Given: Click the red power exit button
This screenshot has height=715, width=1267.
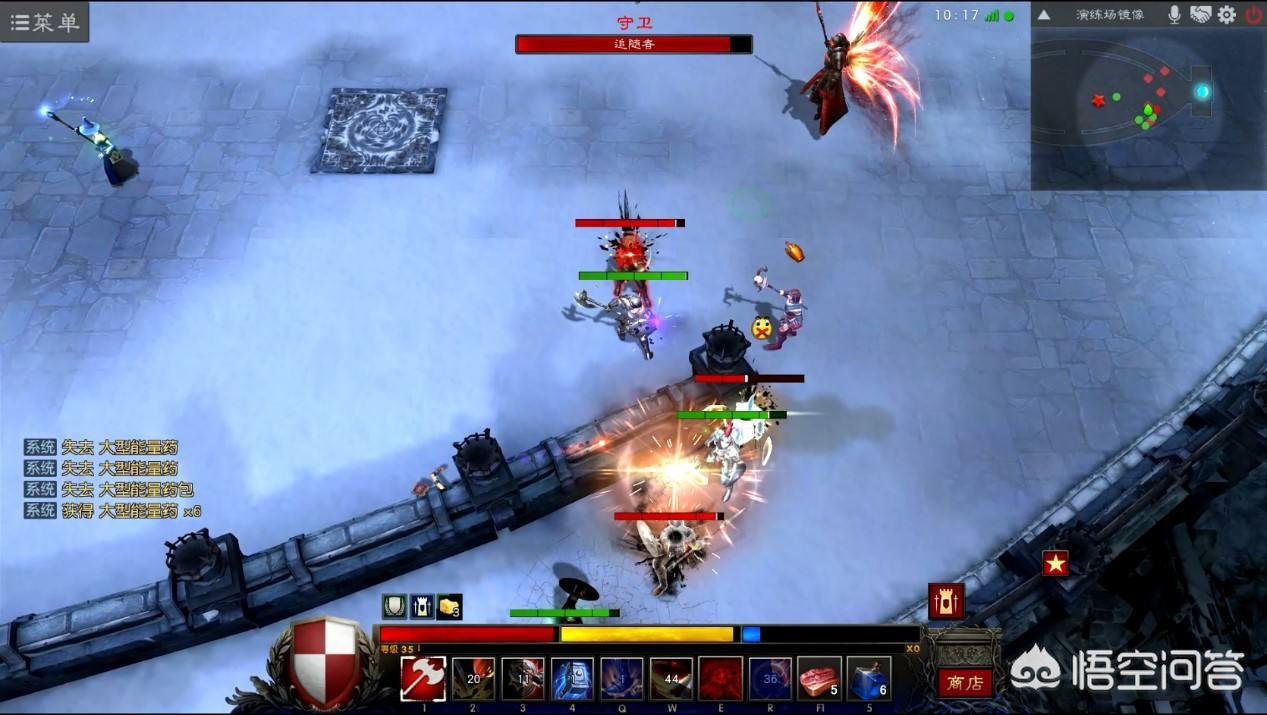Looking at the screenshot, I should (1253, 15).
